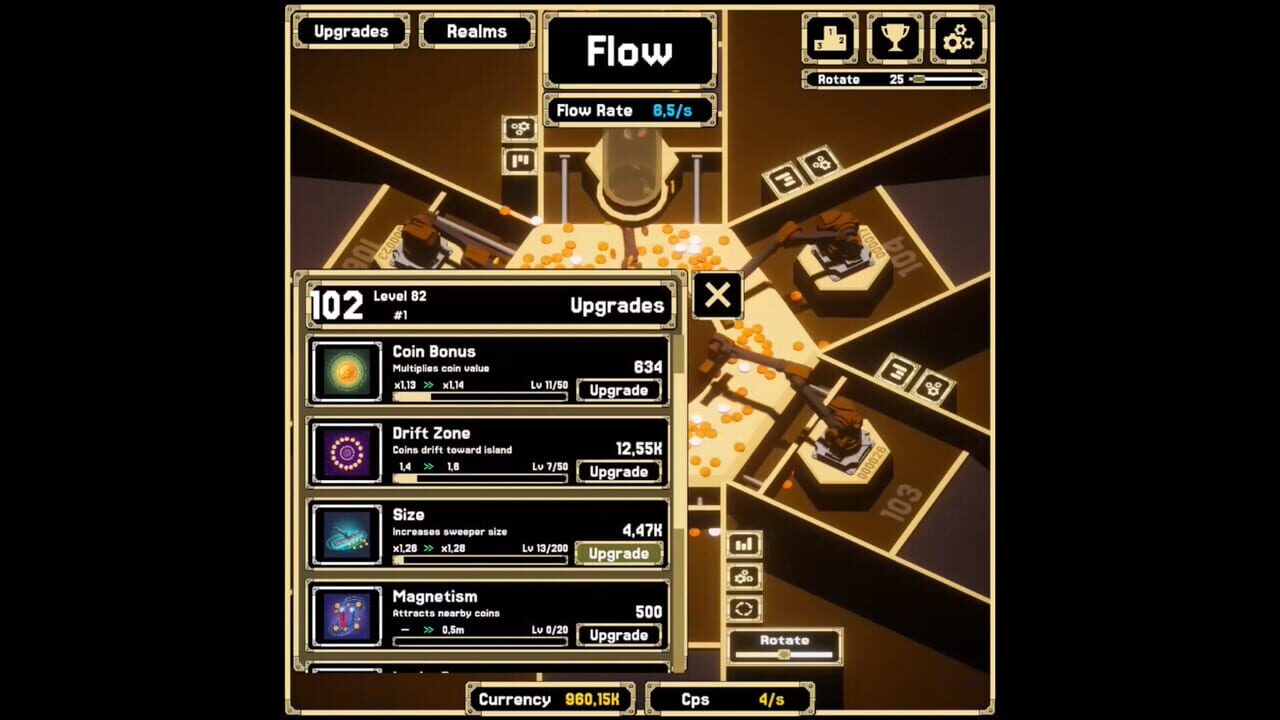Viewport: 1280px width, 720px height.
Task: View the Coin Bonus upgrade artwork thumbnail
Action: (x=345, y=372)
